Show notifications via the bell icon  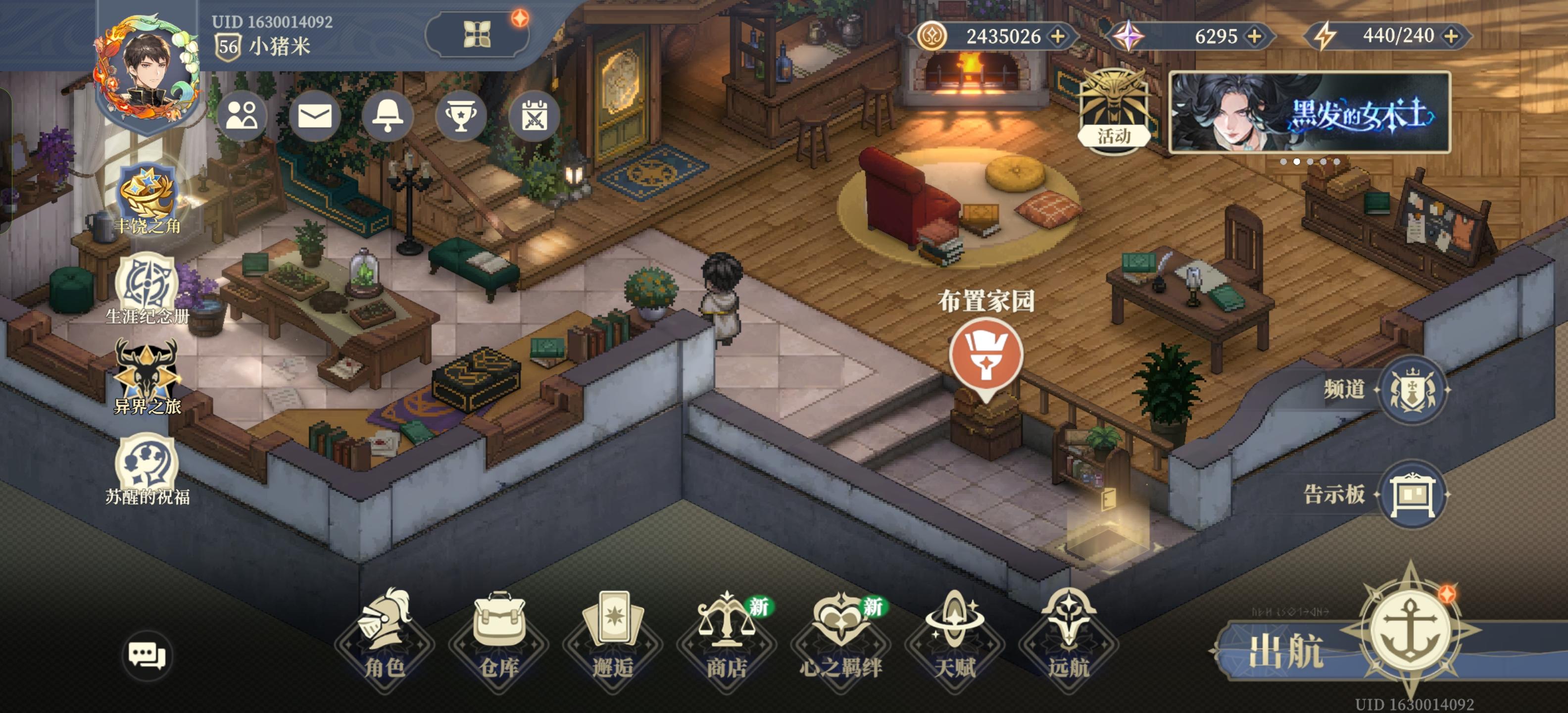click(388, 116)
